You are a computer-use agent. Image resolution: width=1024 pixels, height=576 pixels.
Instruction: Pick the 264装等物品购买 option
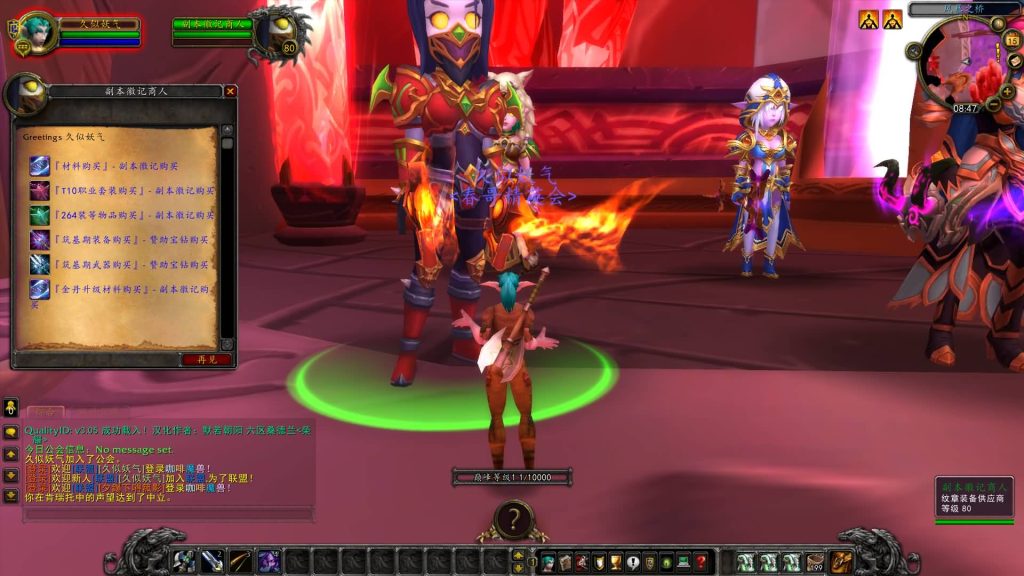[122, 215]
